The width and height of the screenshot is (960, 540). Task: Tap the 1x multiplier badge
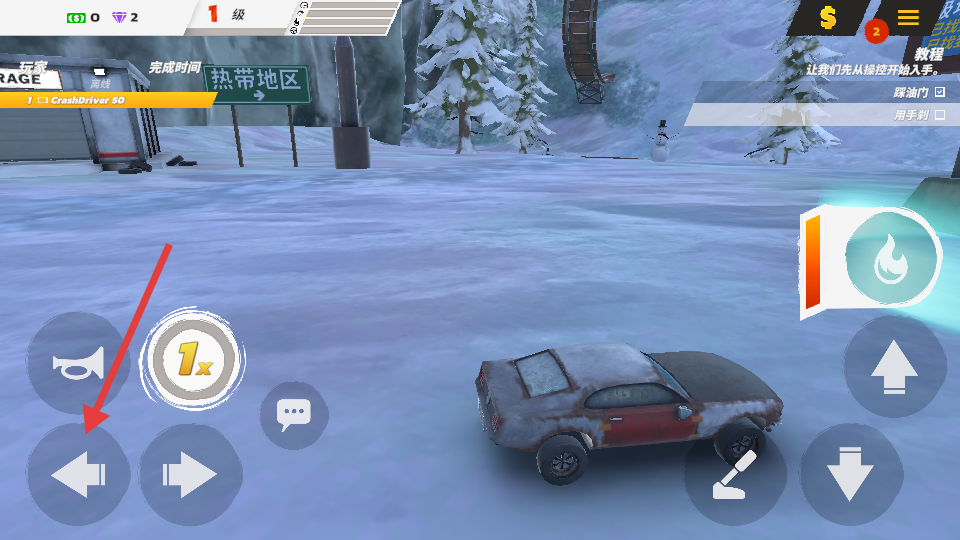tap(194, 359)
